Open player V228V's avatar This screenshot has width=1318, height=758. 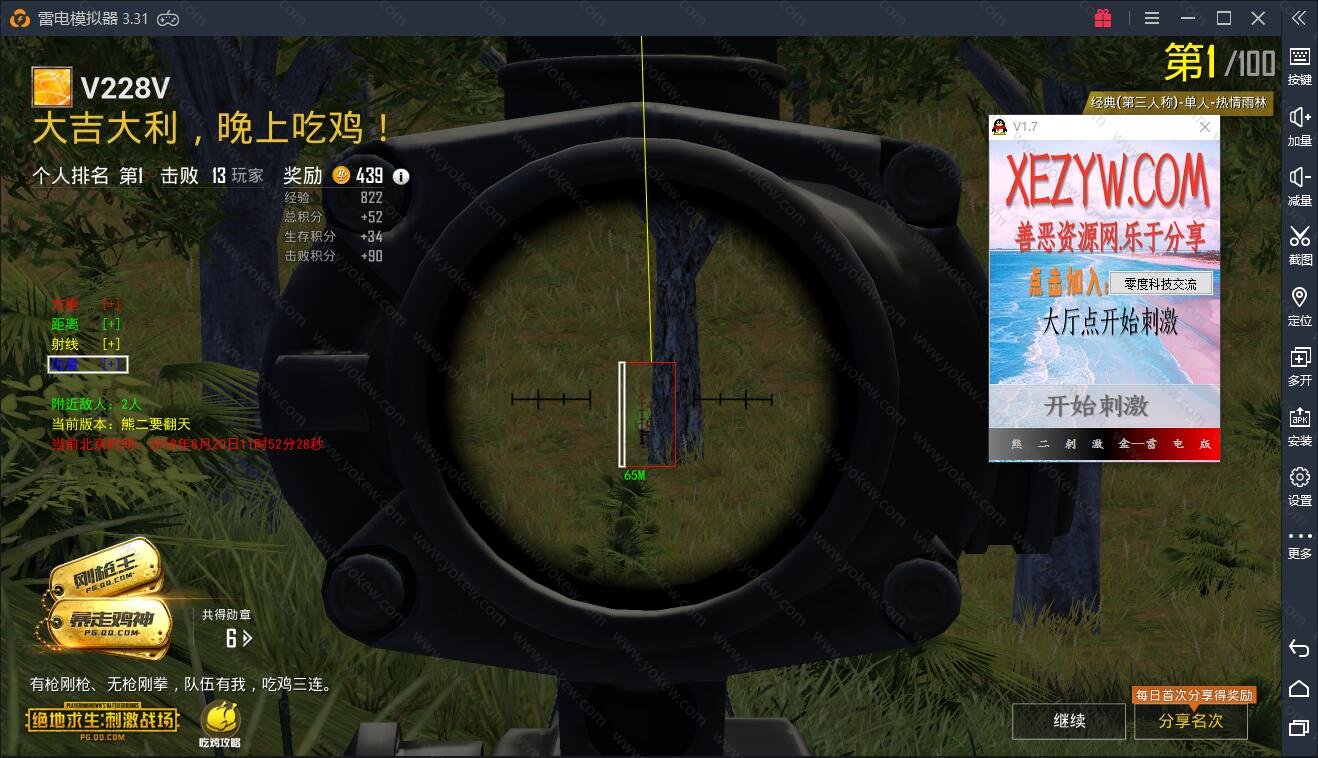coord(51,87)
